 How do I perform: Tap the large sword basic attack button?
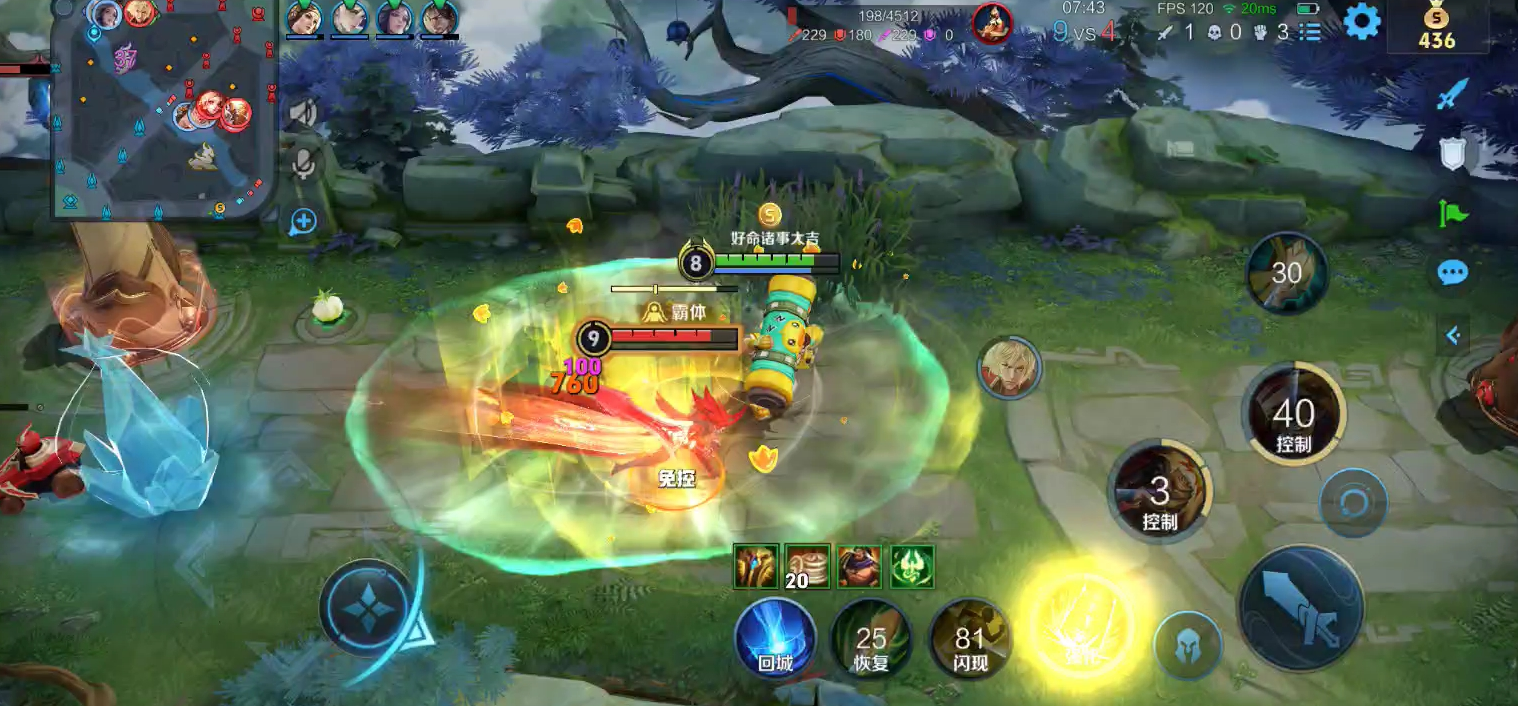1301,609
